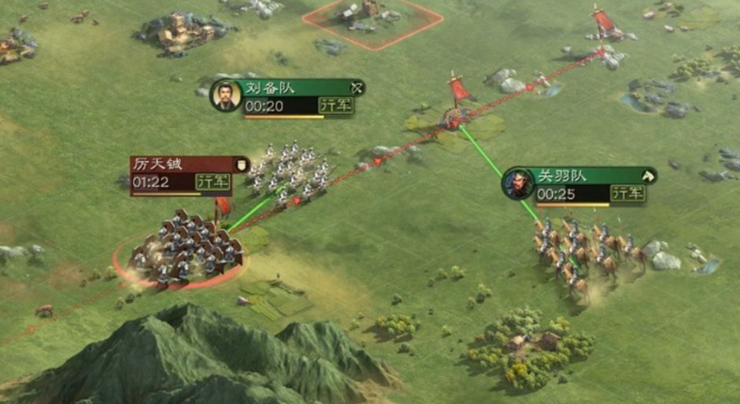Click the 行军 tag on 厉天钺
Image resolution: width=740 pixels, height=404 pixels.
212,182
